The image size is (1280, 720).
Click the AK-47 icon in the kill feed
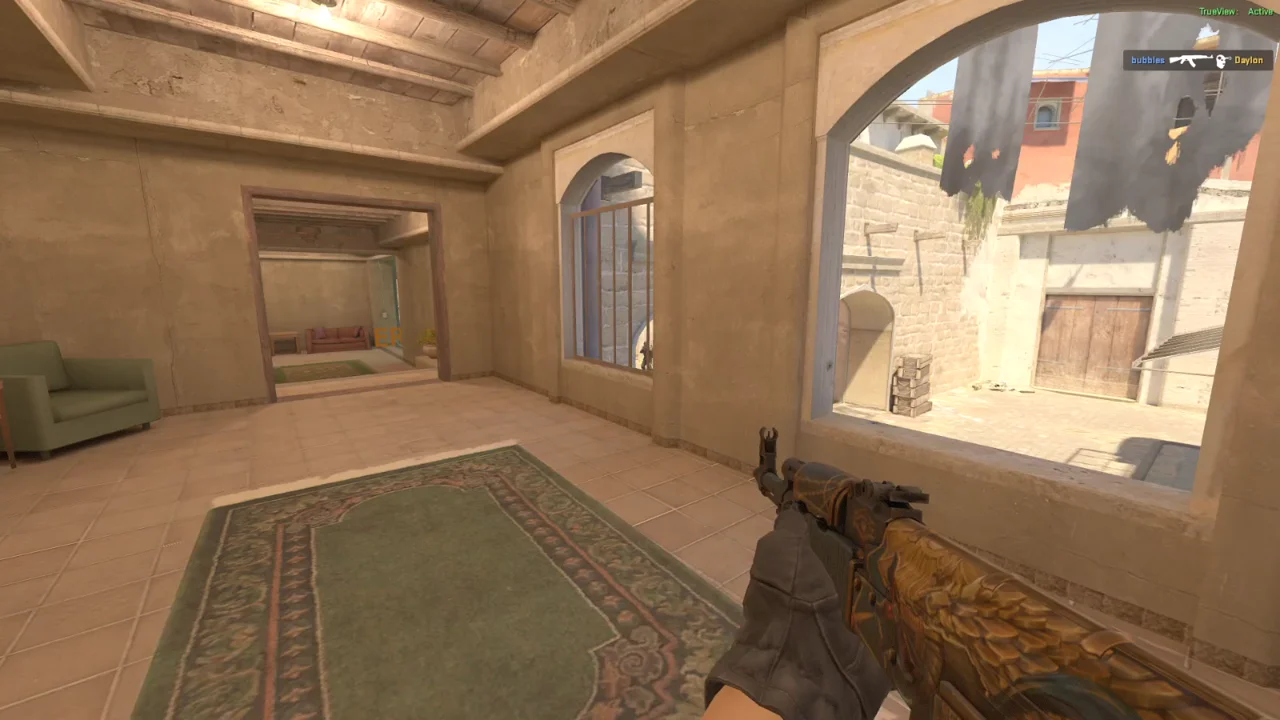[x=1191, y=60]
